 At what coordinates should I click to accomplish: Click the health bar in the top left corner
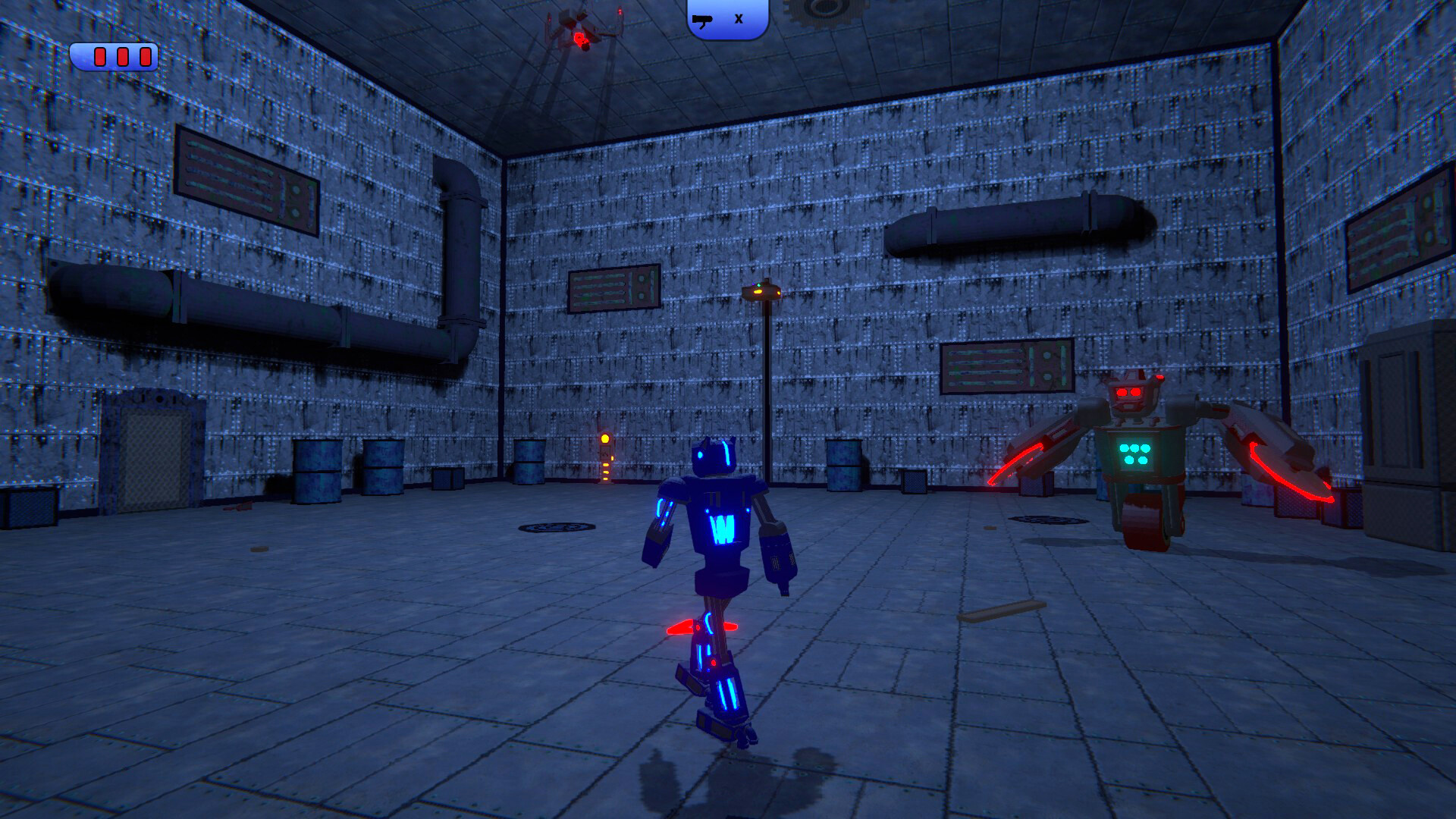pyautogui.click(x=115, y=55)
